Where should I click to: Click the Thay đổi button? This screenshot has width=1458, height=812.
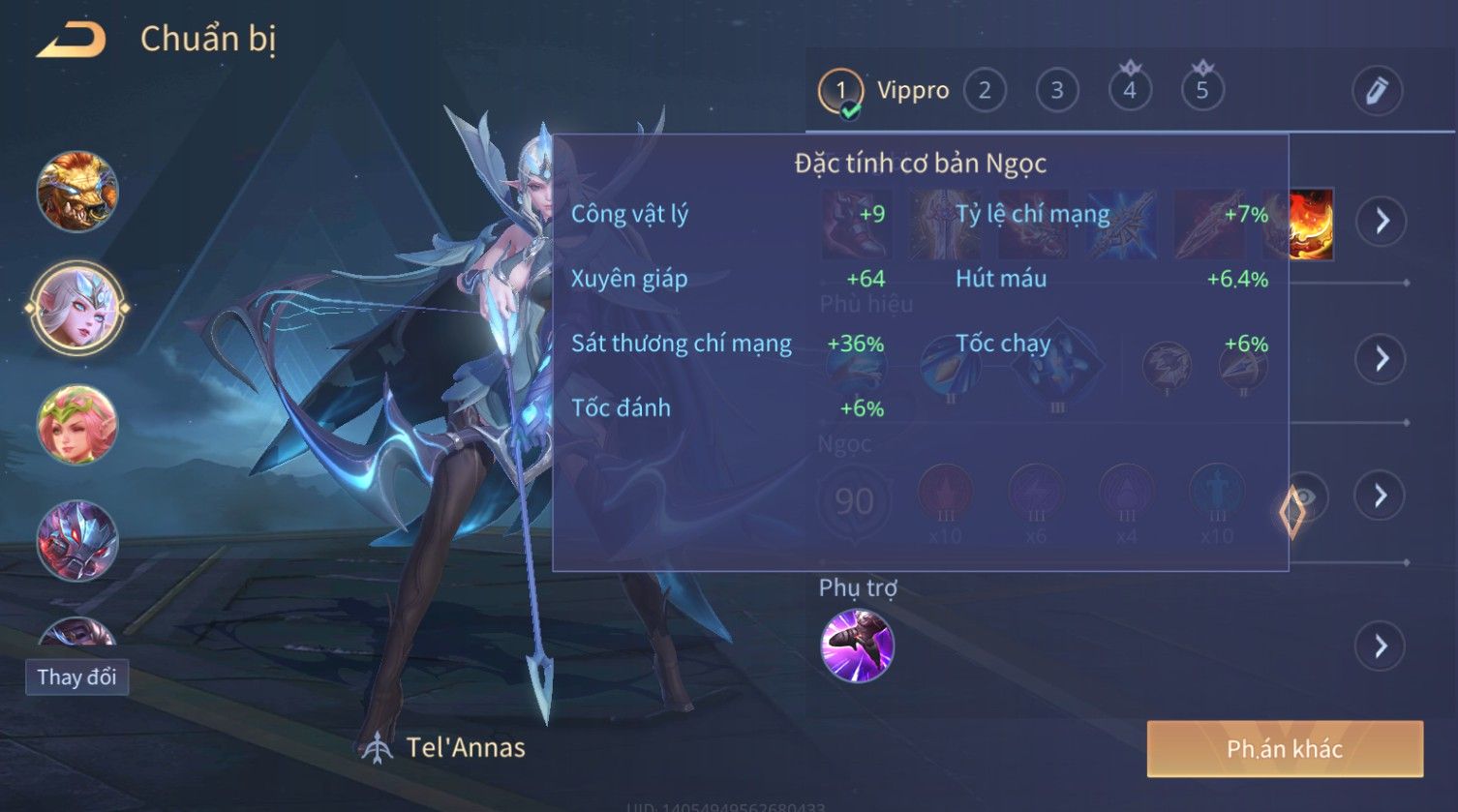tap(76, 677)
